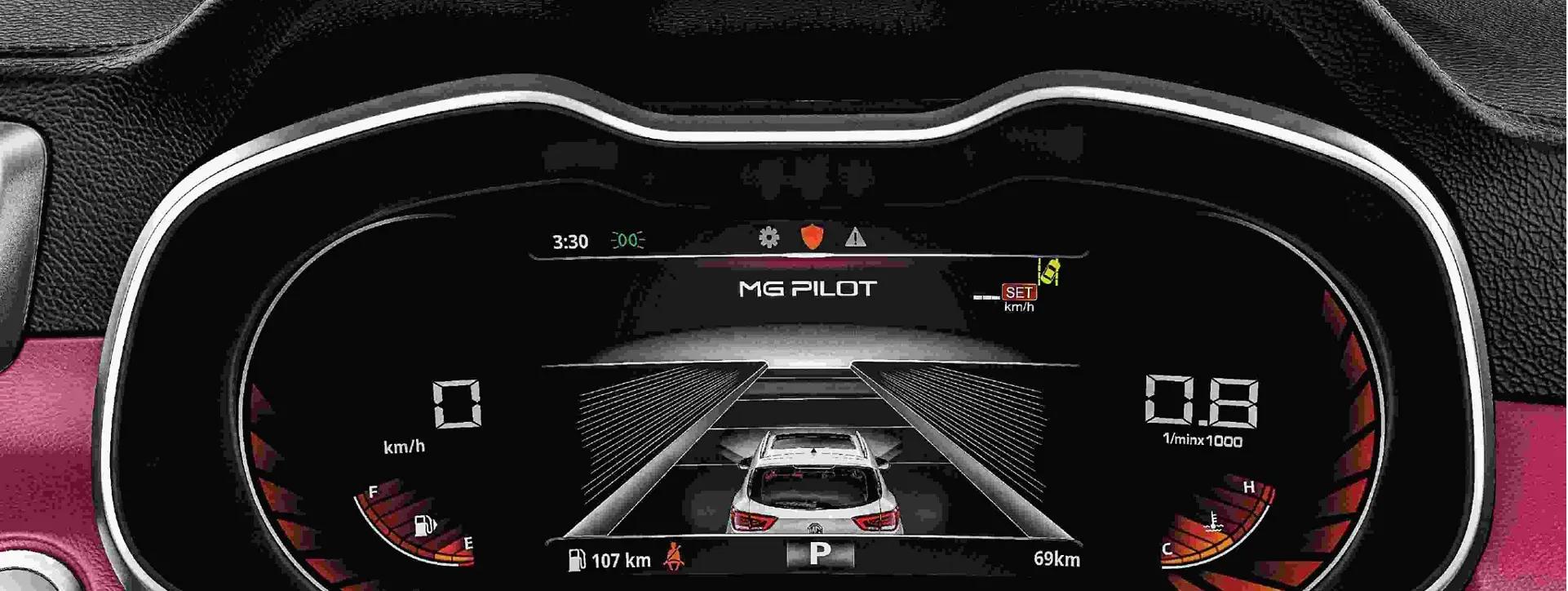Select the orange shield icon

click(x=812, y=237)
